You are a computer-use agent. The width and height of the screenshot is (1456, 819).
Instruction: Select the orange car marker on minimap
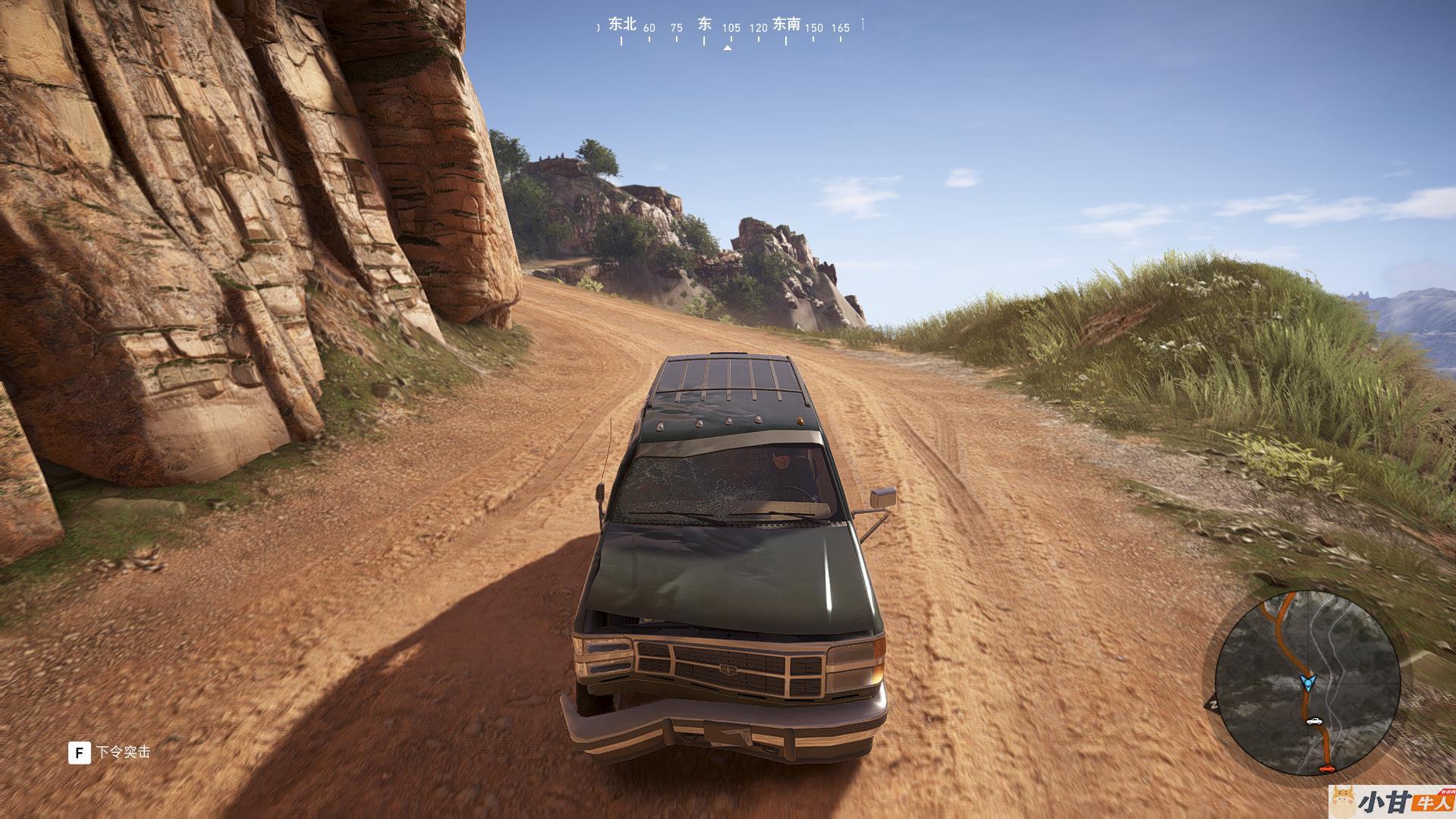(1326, 769)
